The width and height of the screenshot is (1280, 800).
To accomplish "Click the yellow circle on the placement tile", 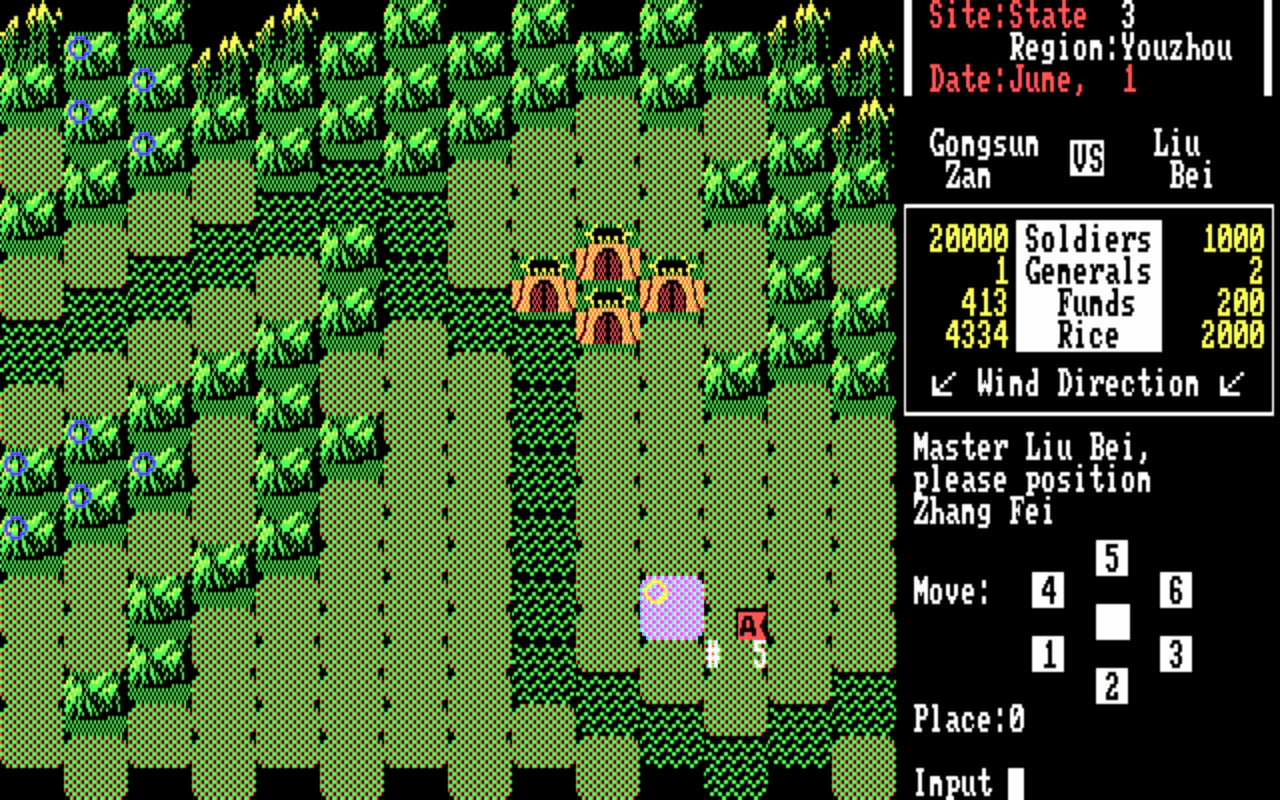I will pyautogui.click(x=658, y=592).
